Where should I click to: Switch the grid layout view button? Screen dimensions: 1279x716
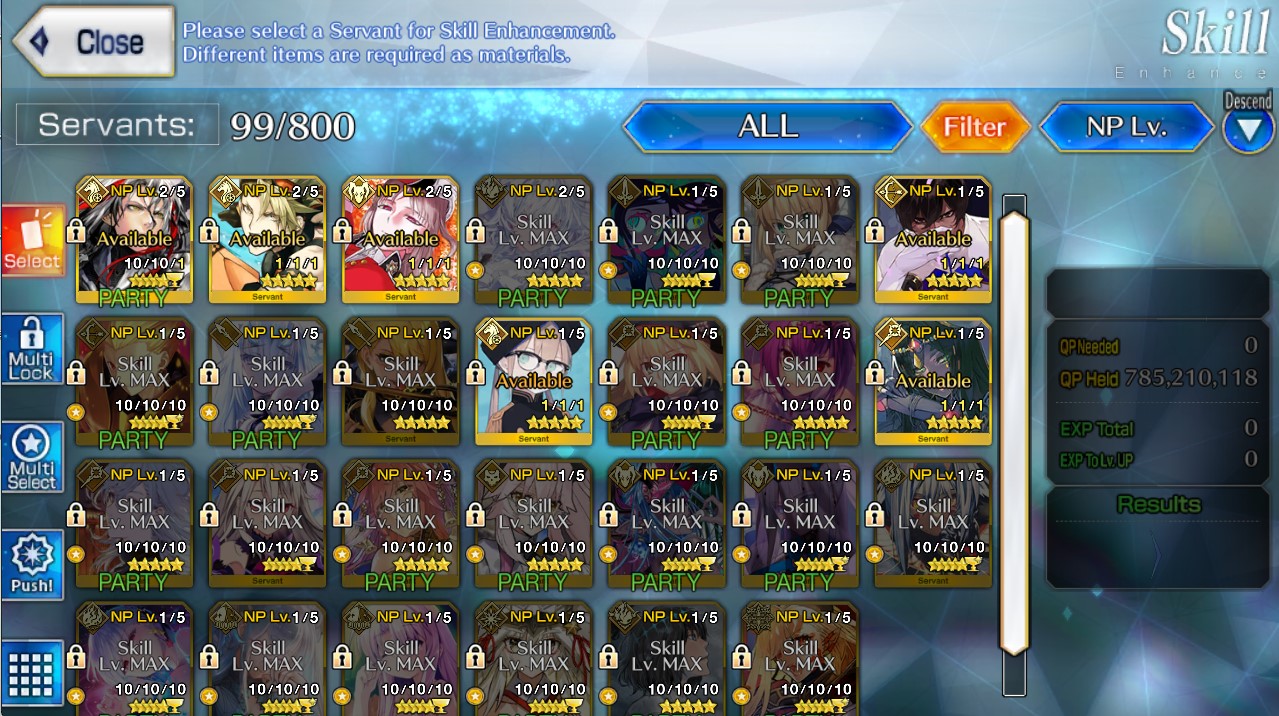click(x=33, y=672)
